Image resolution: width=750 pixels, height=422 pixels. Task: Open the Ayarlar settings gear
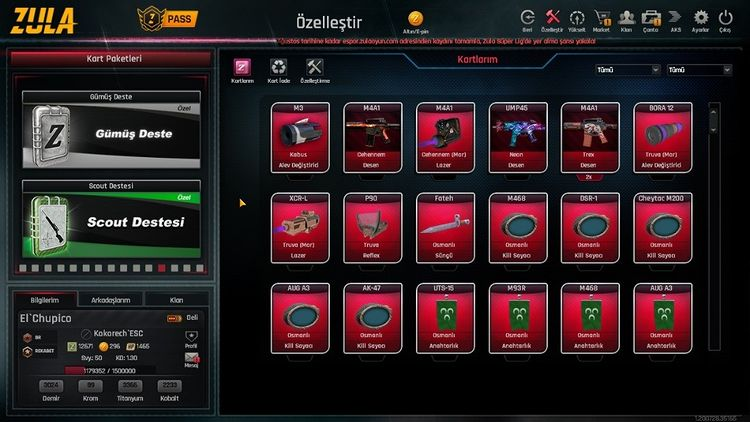point(700,18)
